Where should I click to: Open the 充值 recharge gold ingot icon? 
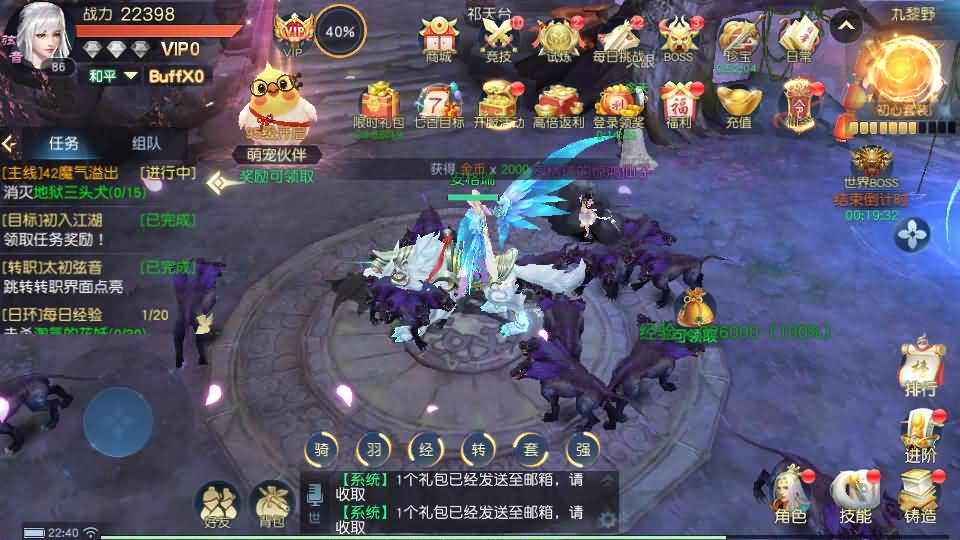click(739, 104)
